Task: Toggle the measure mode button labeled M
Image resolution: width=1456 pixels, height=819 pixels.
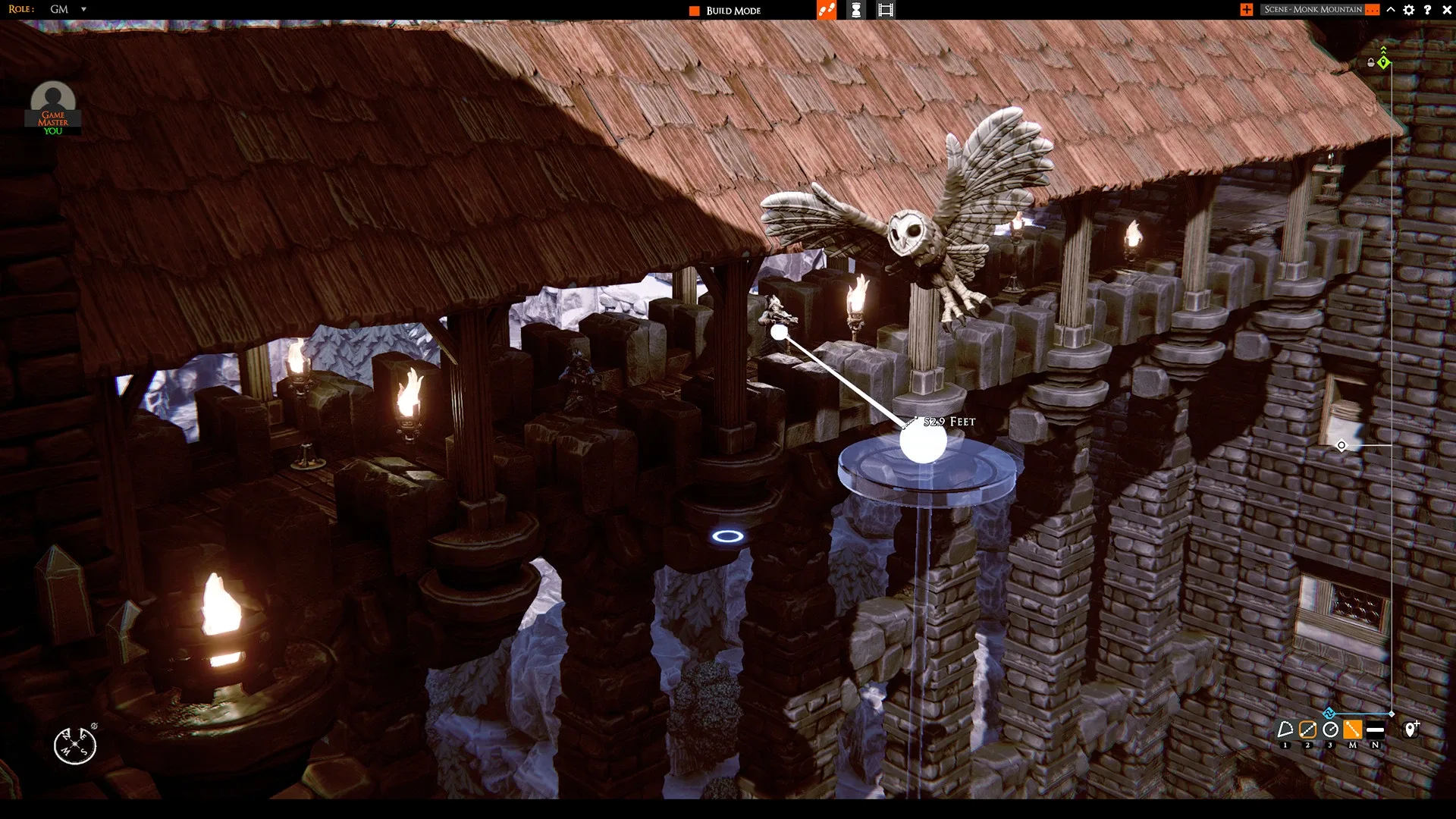Action: (x=1353, y=730)
